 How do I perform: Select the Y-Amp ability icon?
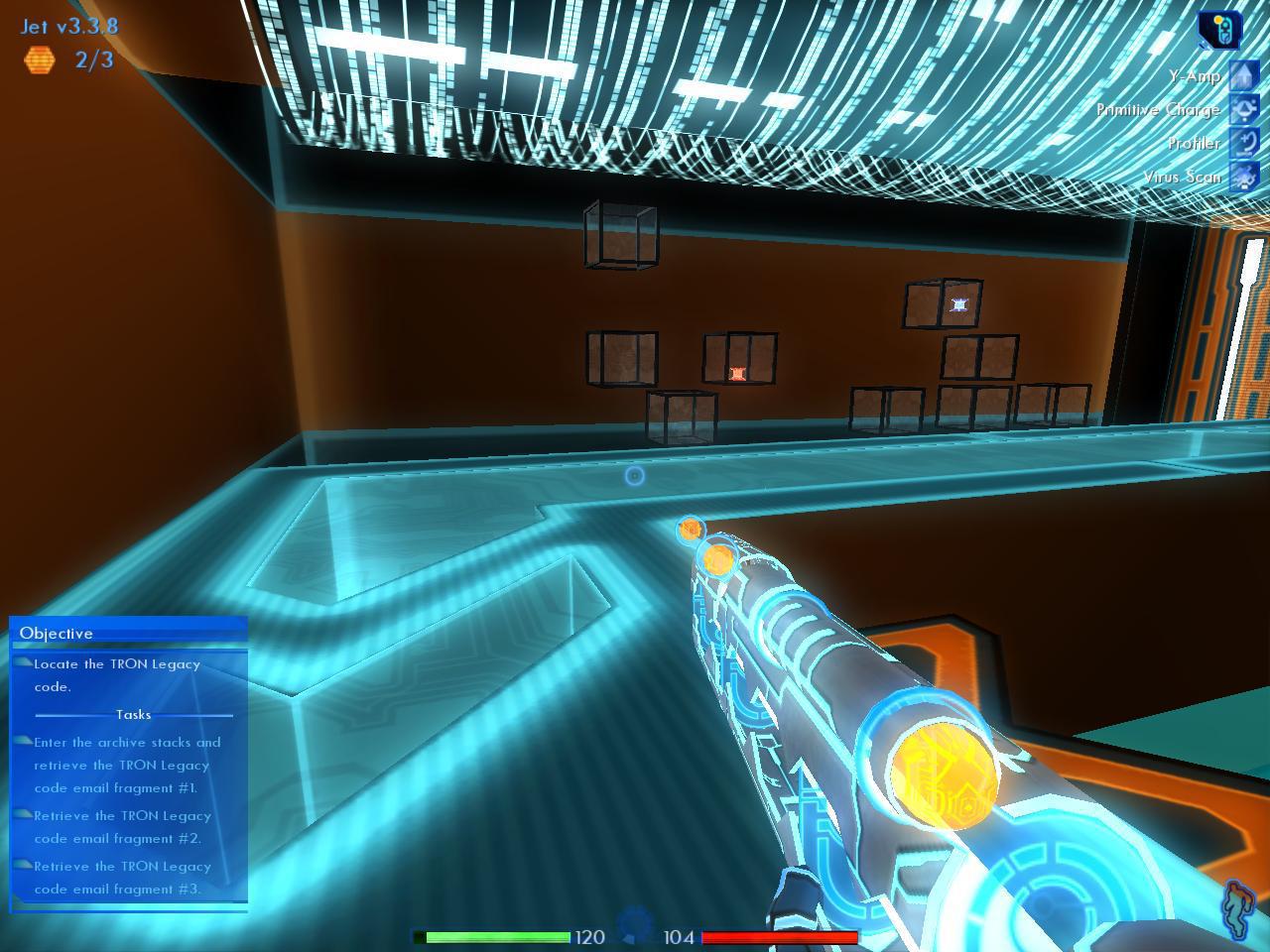pyautogui.click(x=1243, y=75)
